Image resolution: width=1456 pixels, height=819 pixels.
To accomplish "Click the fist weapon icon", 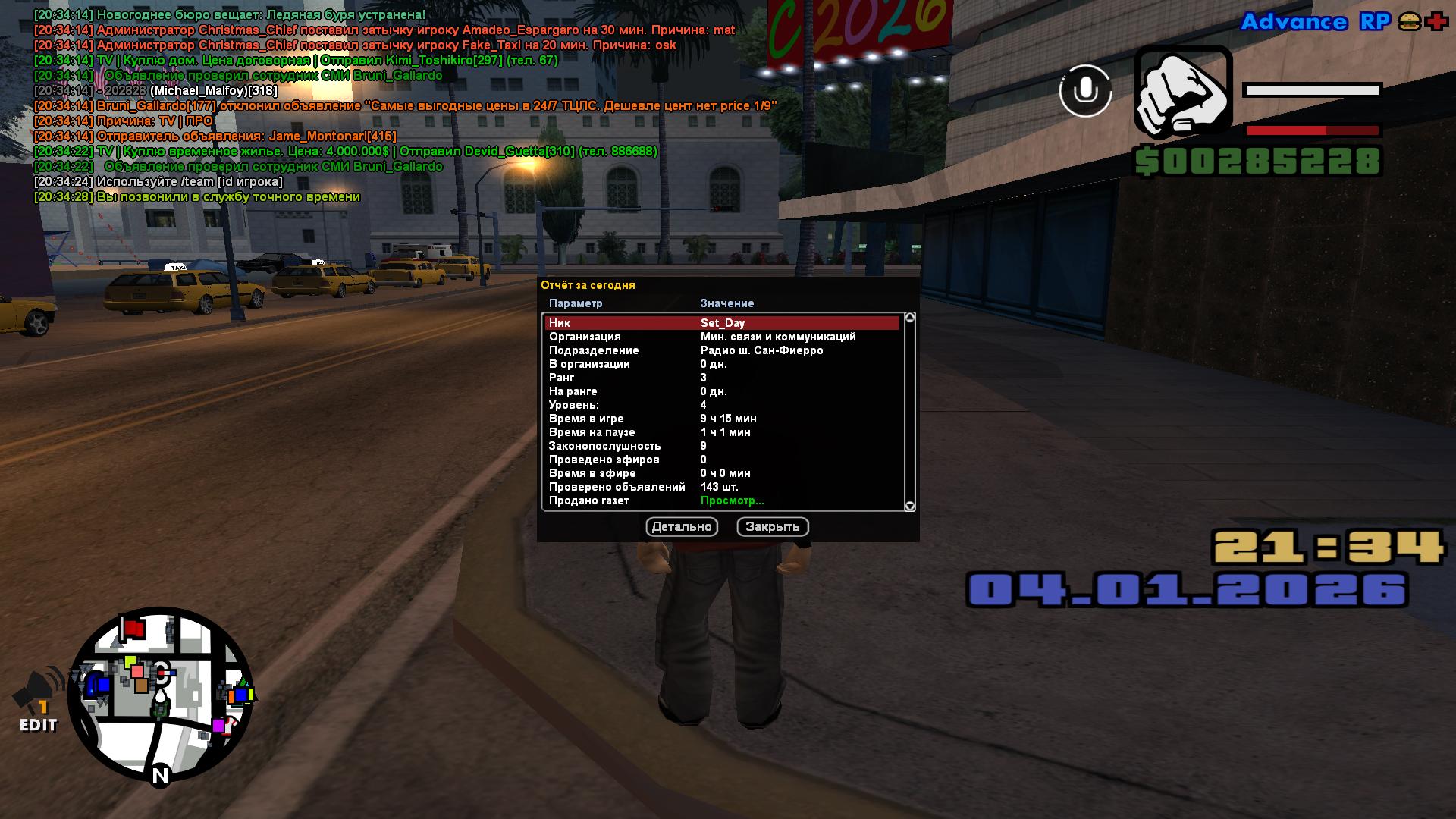I will [x=1182, y=93].
